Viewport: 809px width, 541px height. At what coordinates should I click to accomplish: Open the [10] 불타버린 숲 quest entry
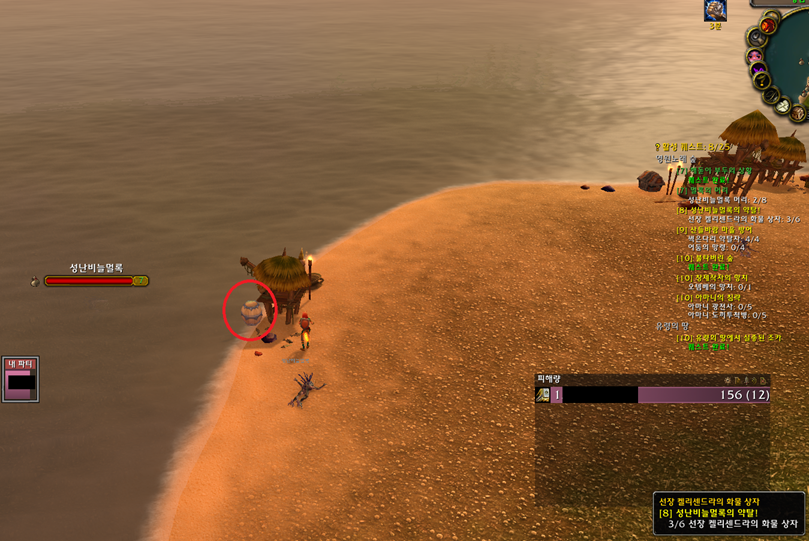(x=703, y=258)
